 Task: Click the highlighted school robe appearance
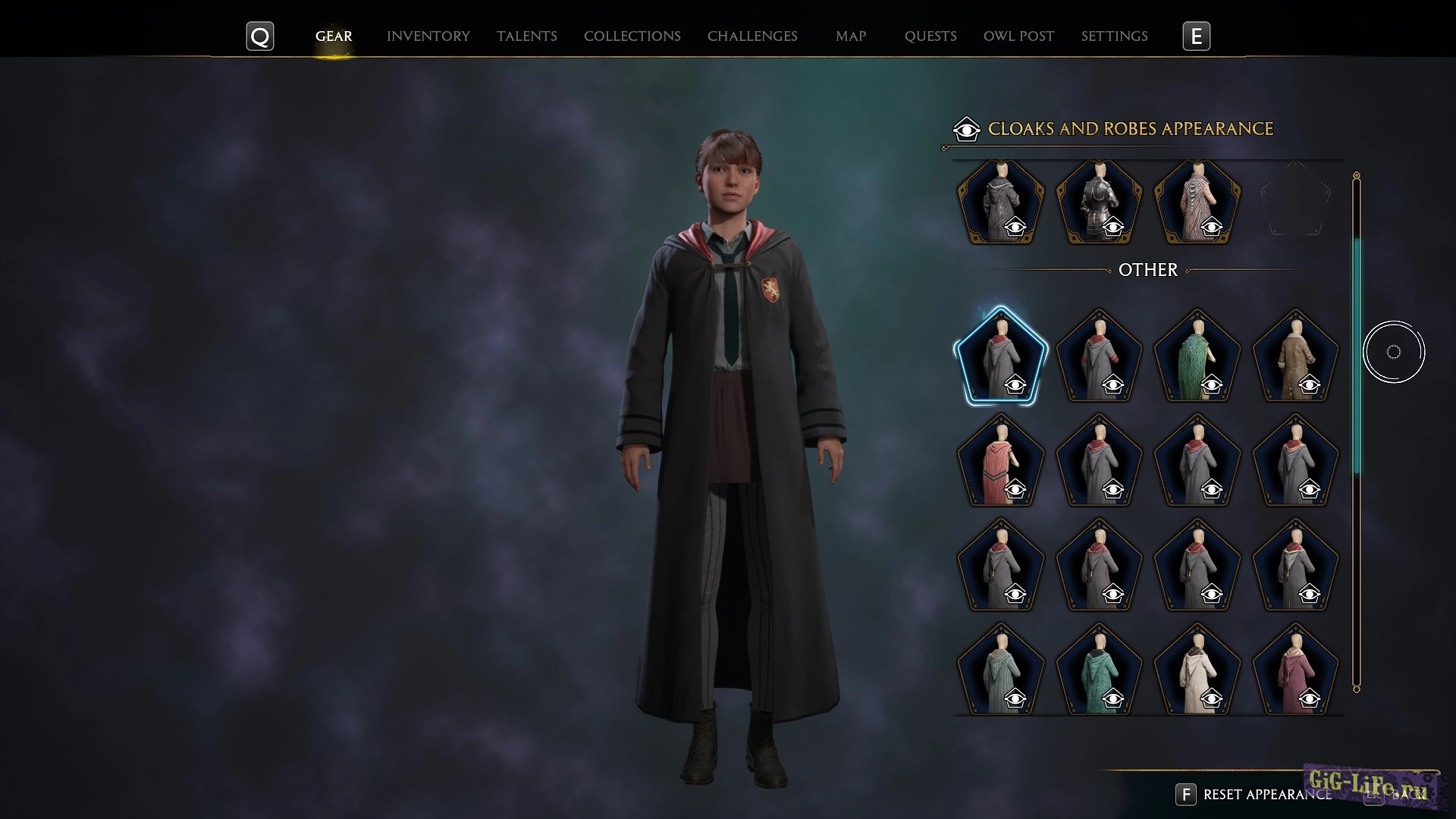click(1001, 356)
